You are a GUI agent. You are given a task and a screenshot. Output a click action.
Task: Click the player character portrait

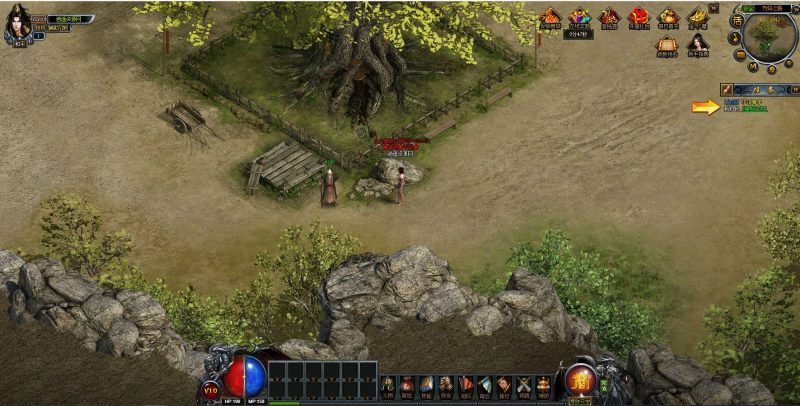coord(16,22)
